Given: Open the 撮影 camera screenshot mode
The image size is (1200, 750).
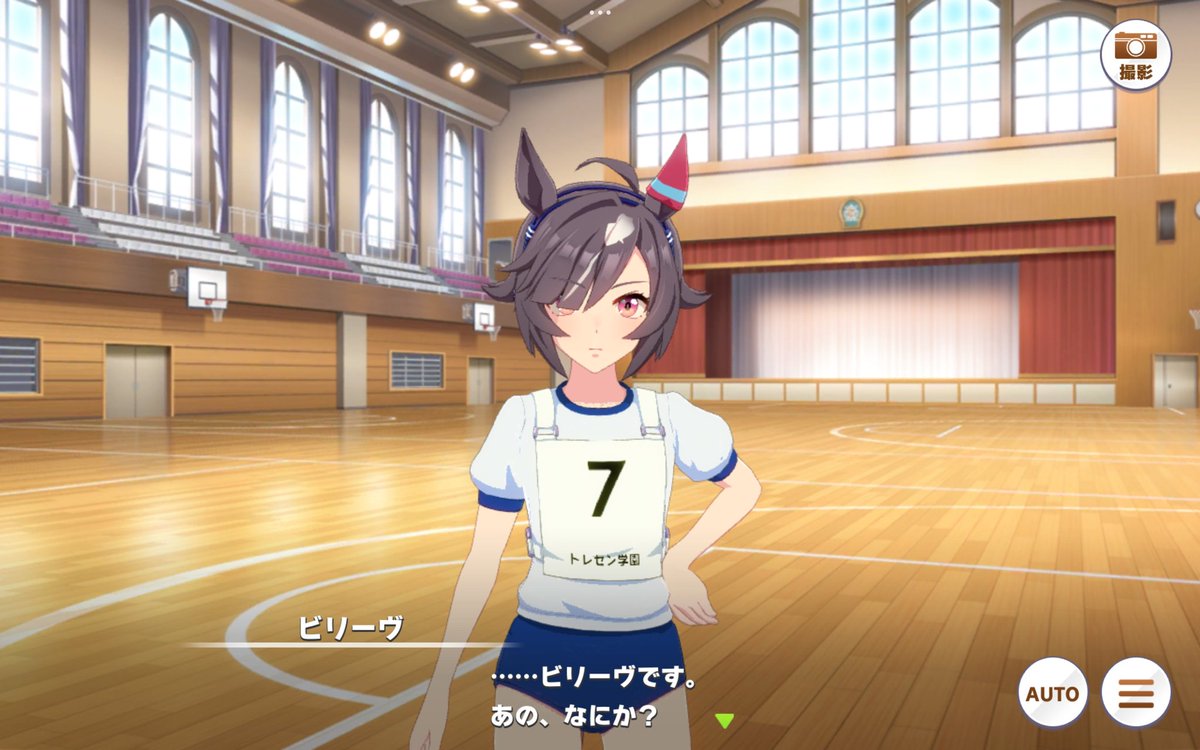Looking at the screenshot, I should 1135,54.
